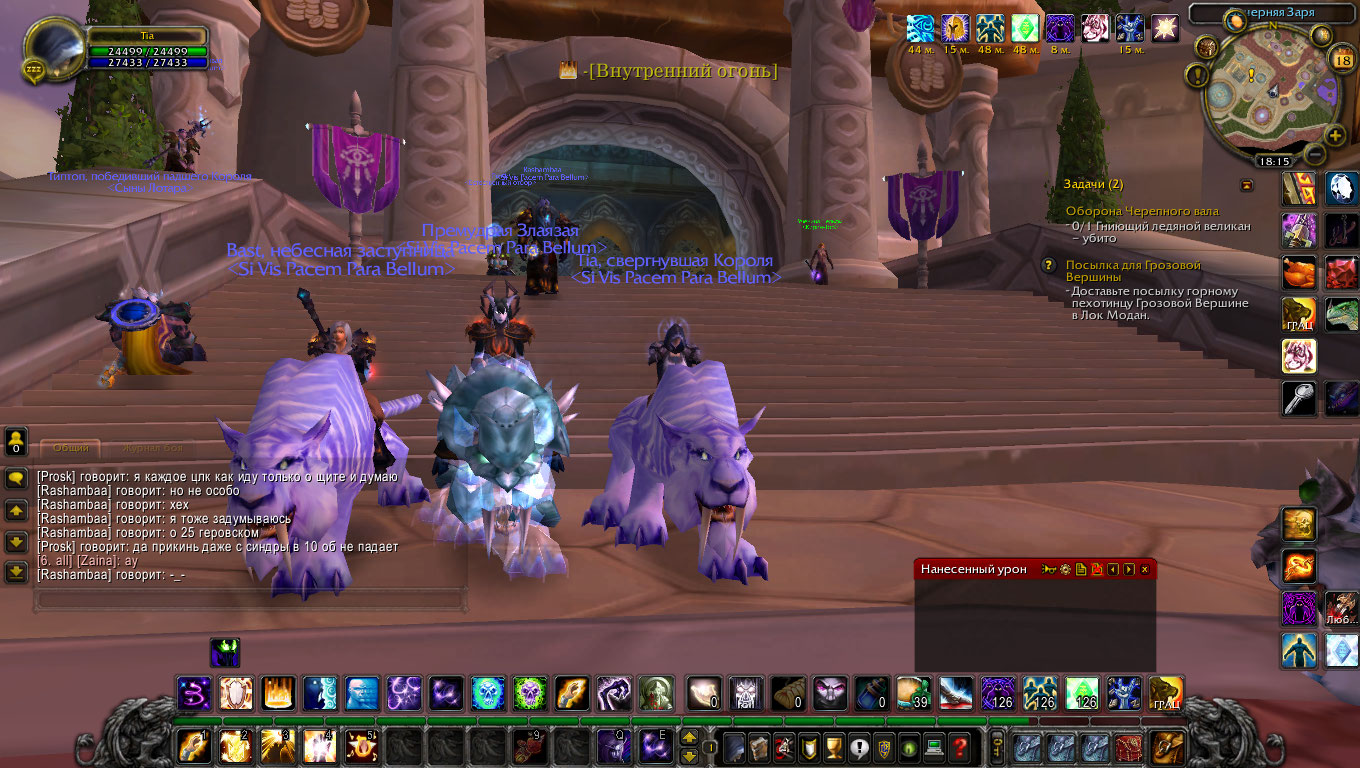Viewport: 1360px width, 768px height.
Task: Close the Нанесенный урон damage window
Action: [1145, 569]
